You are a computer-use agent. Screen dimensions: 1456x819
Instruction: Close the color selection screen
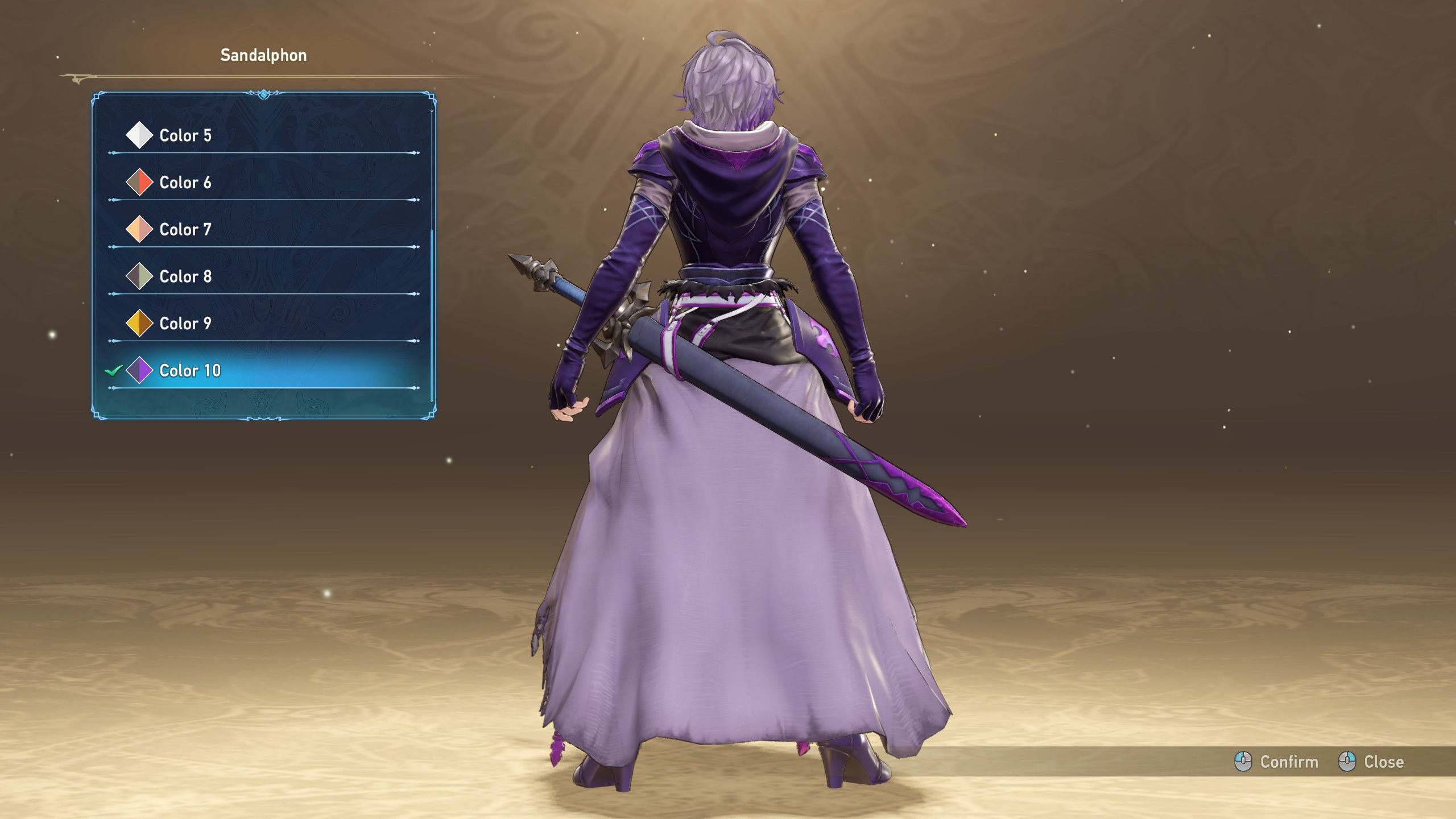(x=1371, y=762)
